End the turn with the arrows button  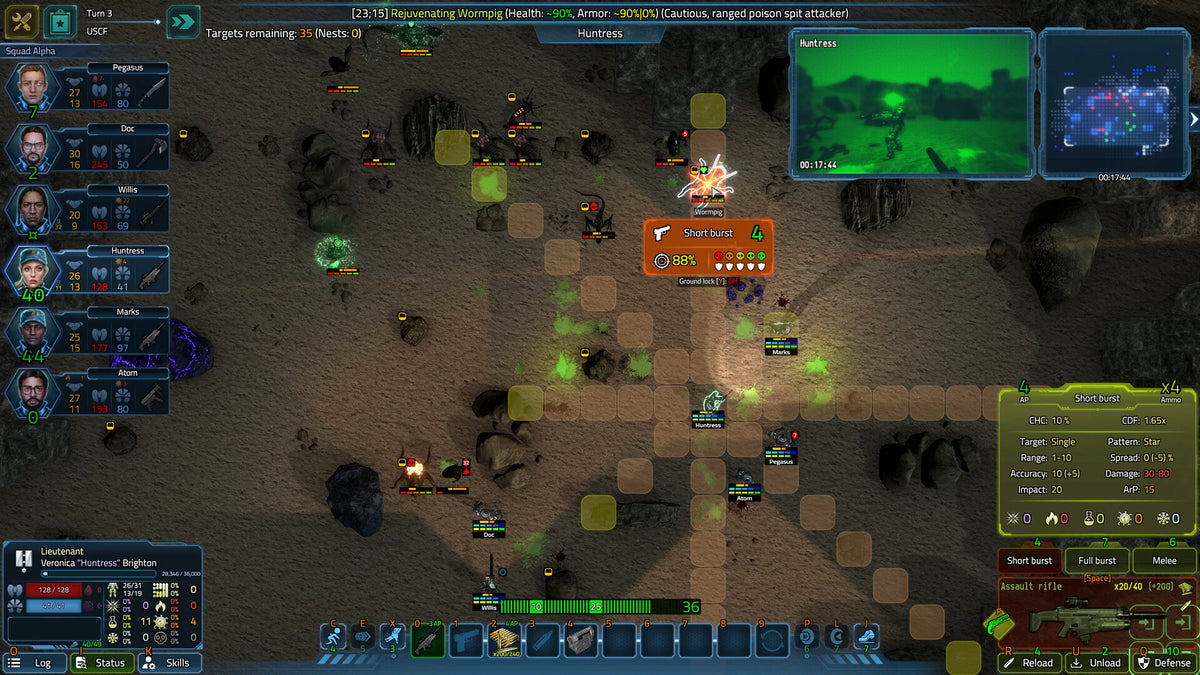183,21
